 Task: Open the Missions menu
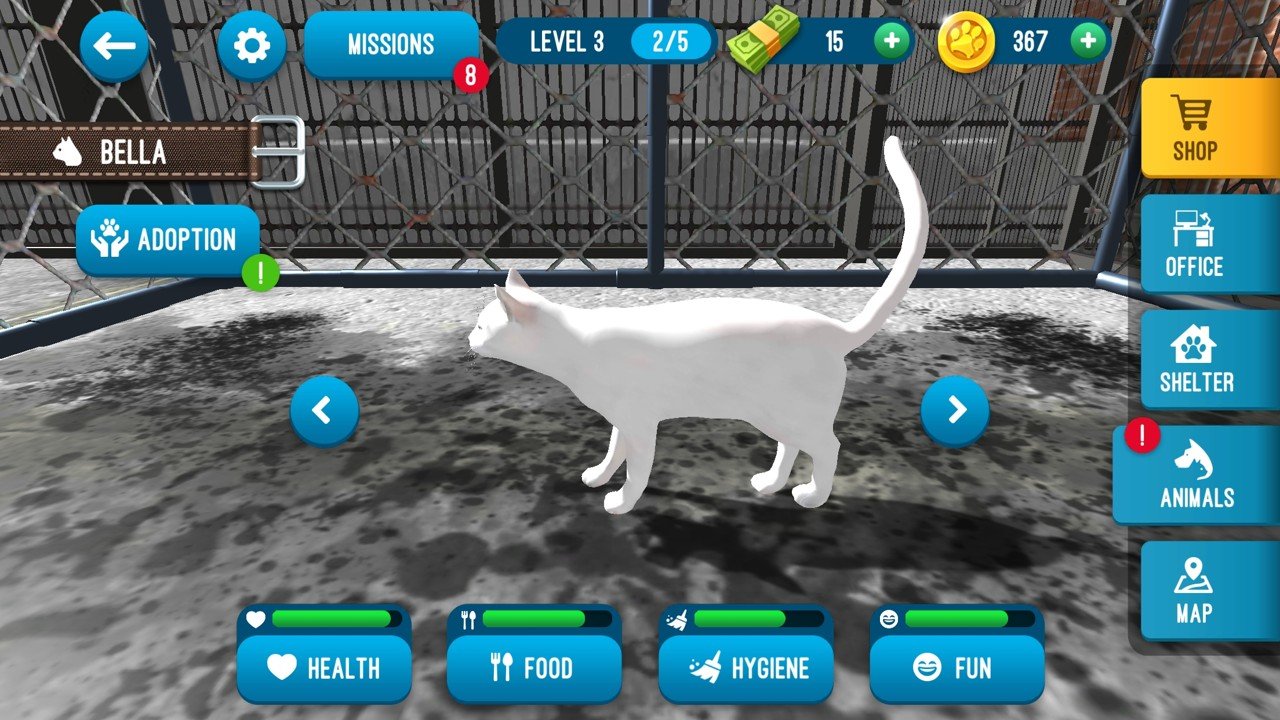tap(391, 42)
